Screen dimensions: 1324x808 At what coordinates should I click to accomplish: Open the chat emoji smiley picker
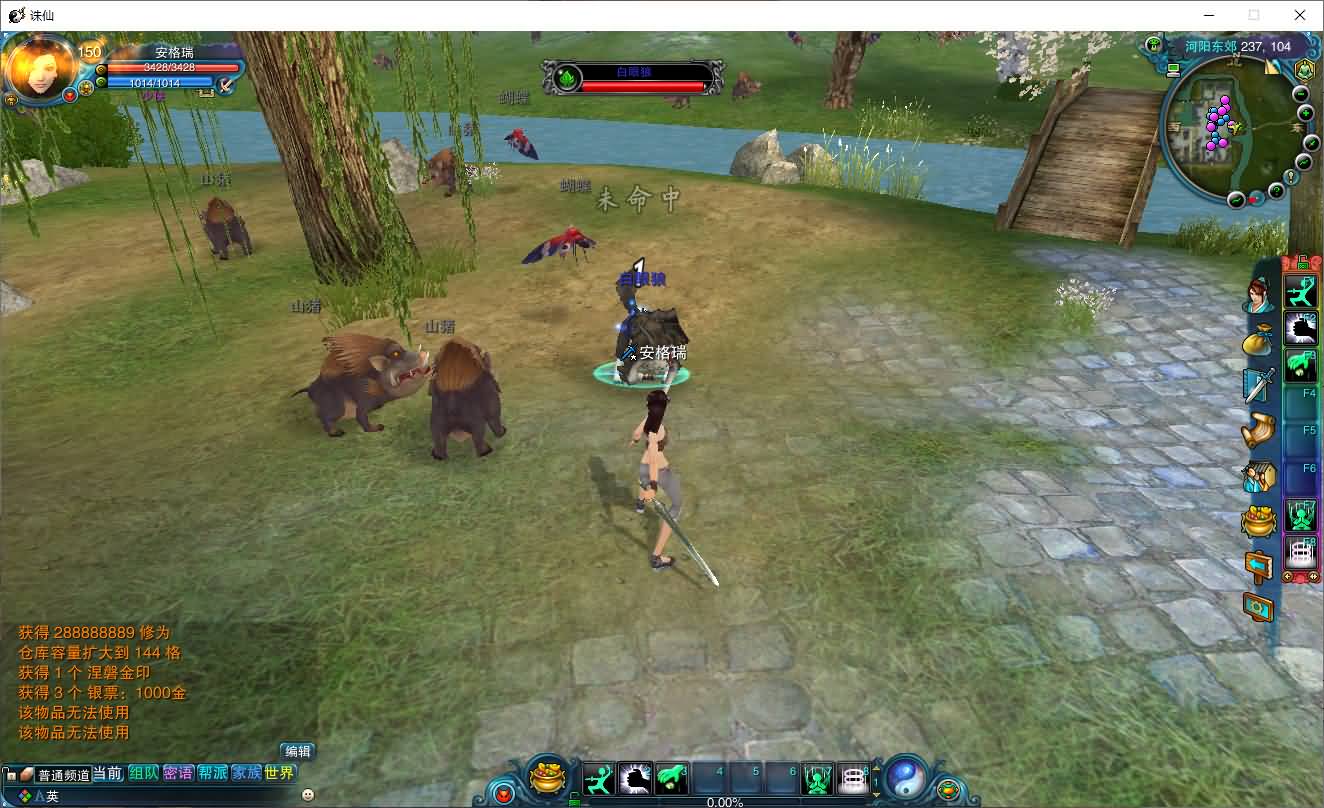[307, 795]
